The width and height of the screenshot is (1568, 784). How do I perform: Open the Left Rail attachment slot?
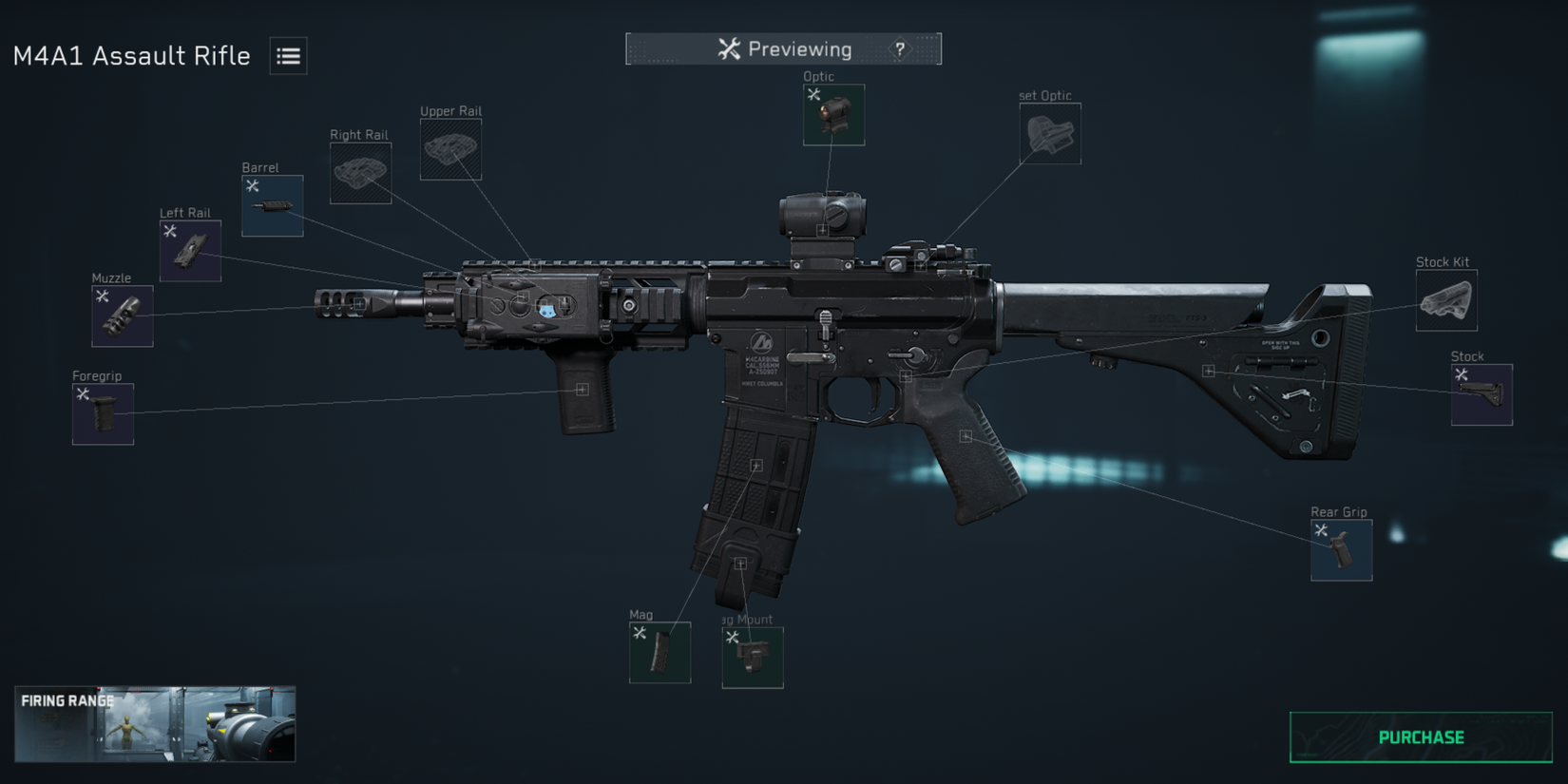[189, 252]
